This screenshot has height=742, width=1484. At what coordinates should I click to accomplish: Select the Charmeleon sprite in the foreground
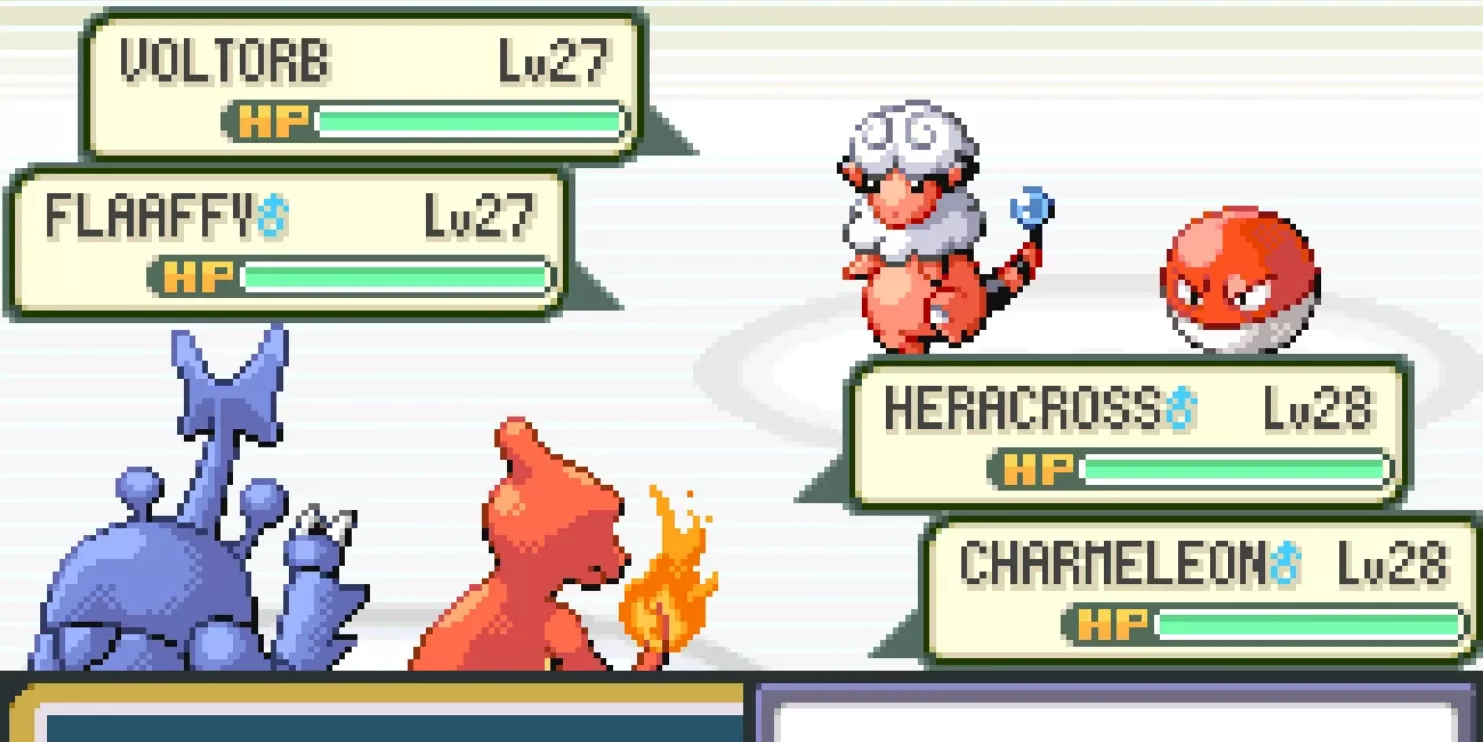click(540, 560)
